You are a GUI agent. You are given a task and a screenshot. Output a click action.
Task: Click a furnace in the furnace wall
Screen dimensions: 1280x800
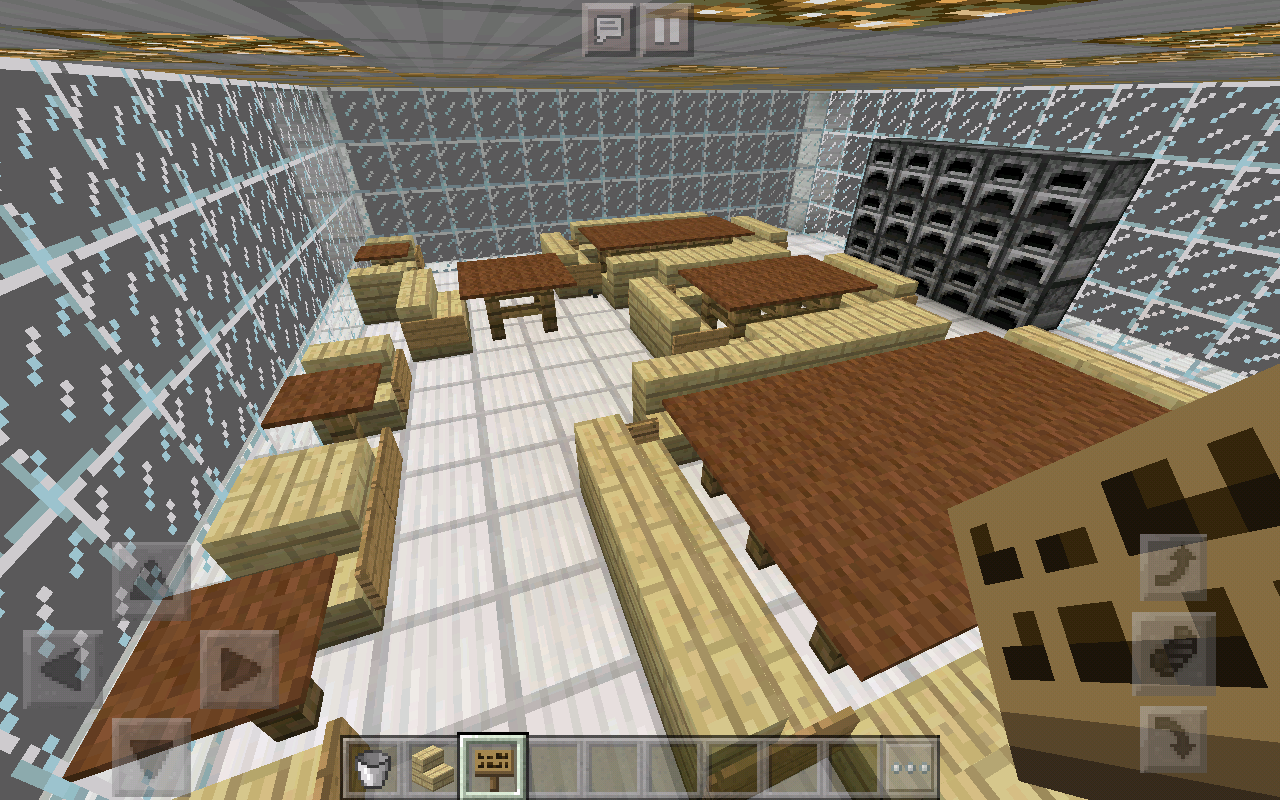point(960,210)
